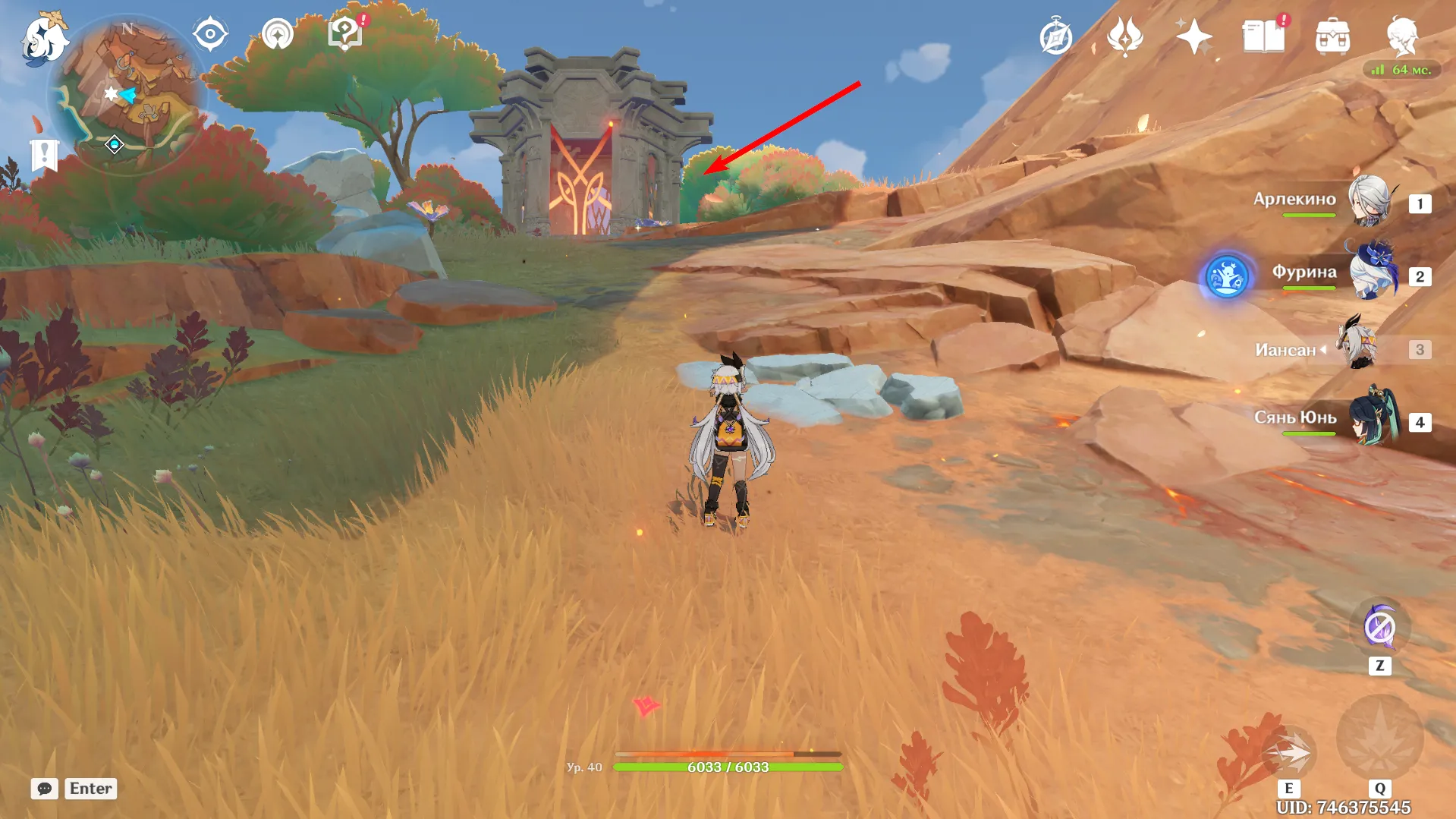Open the Paimon menu icon
The image size is (1456, 819).
[x=43, y=38]
